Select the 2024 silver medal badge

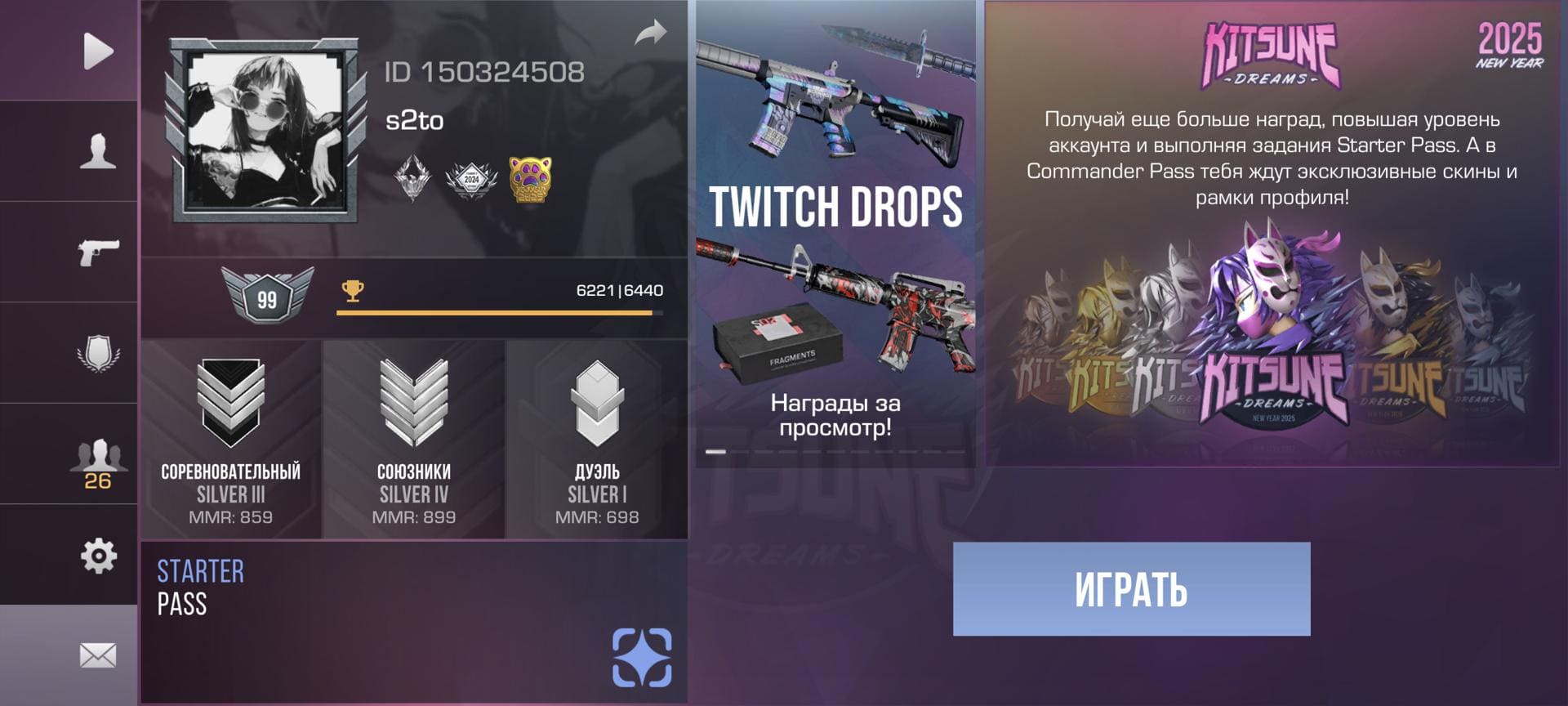(x=471, y=179)
